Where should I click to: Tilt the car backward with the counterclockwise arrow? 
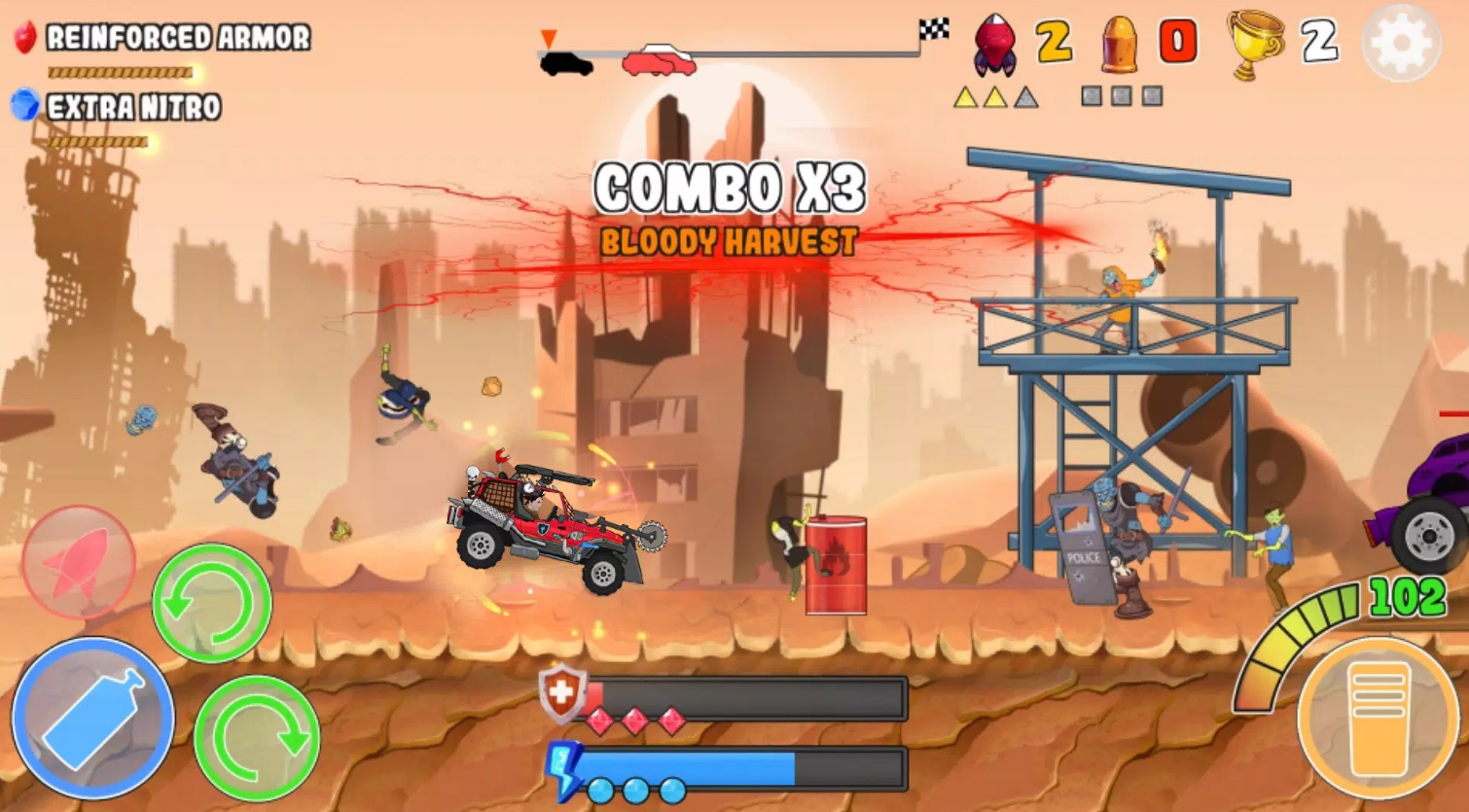click(x=211, y=603)
